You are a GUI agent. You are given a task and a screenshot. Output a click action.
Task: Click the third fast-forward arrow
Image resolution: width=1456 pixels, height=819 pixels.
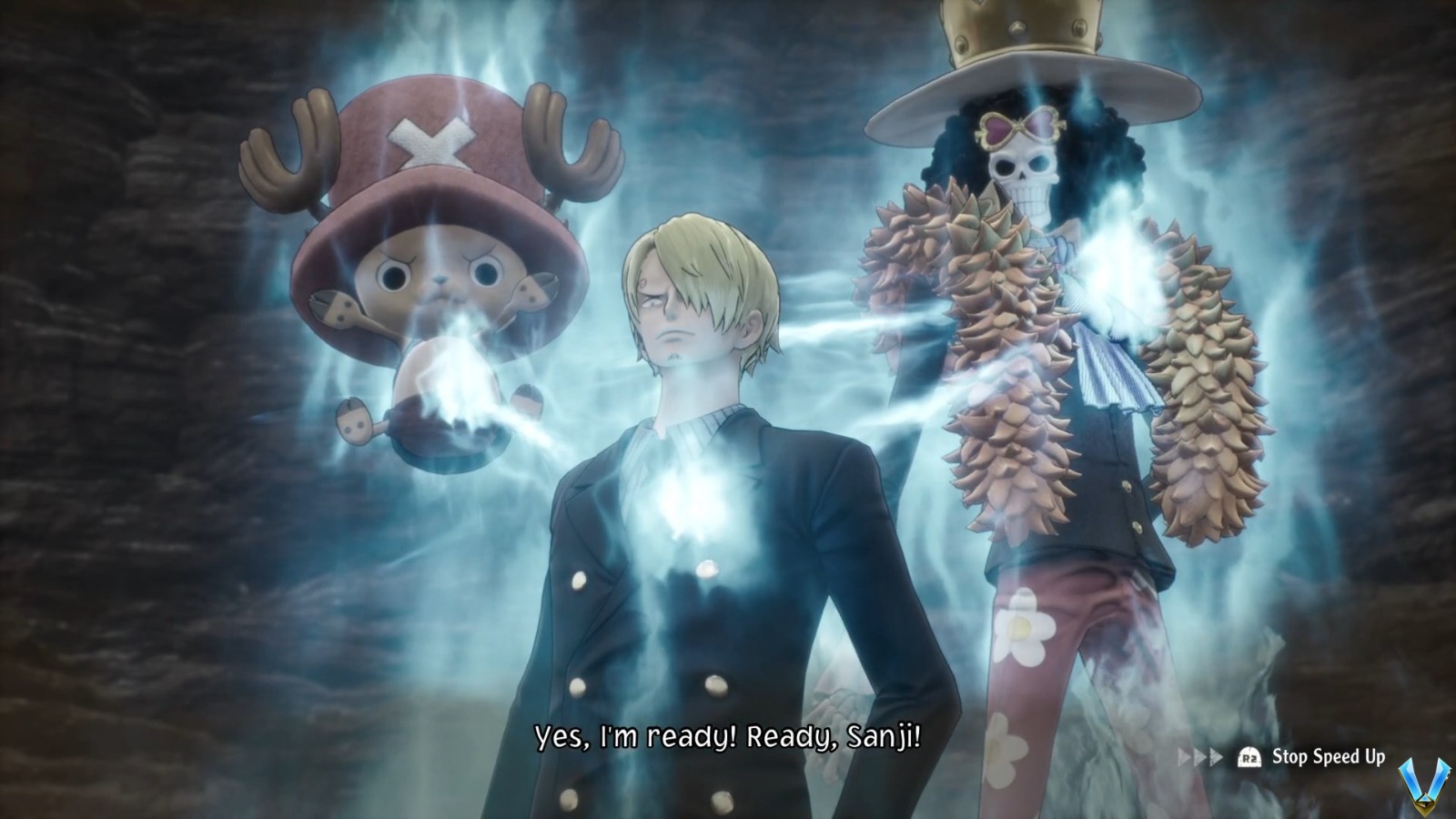(1215, 756)
